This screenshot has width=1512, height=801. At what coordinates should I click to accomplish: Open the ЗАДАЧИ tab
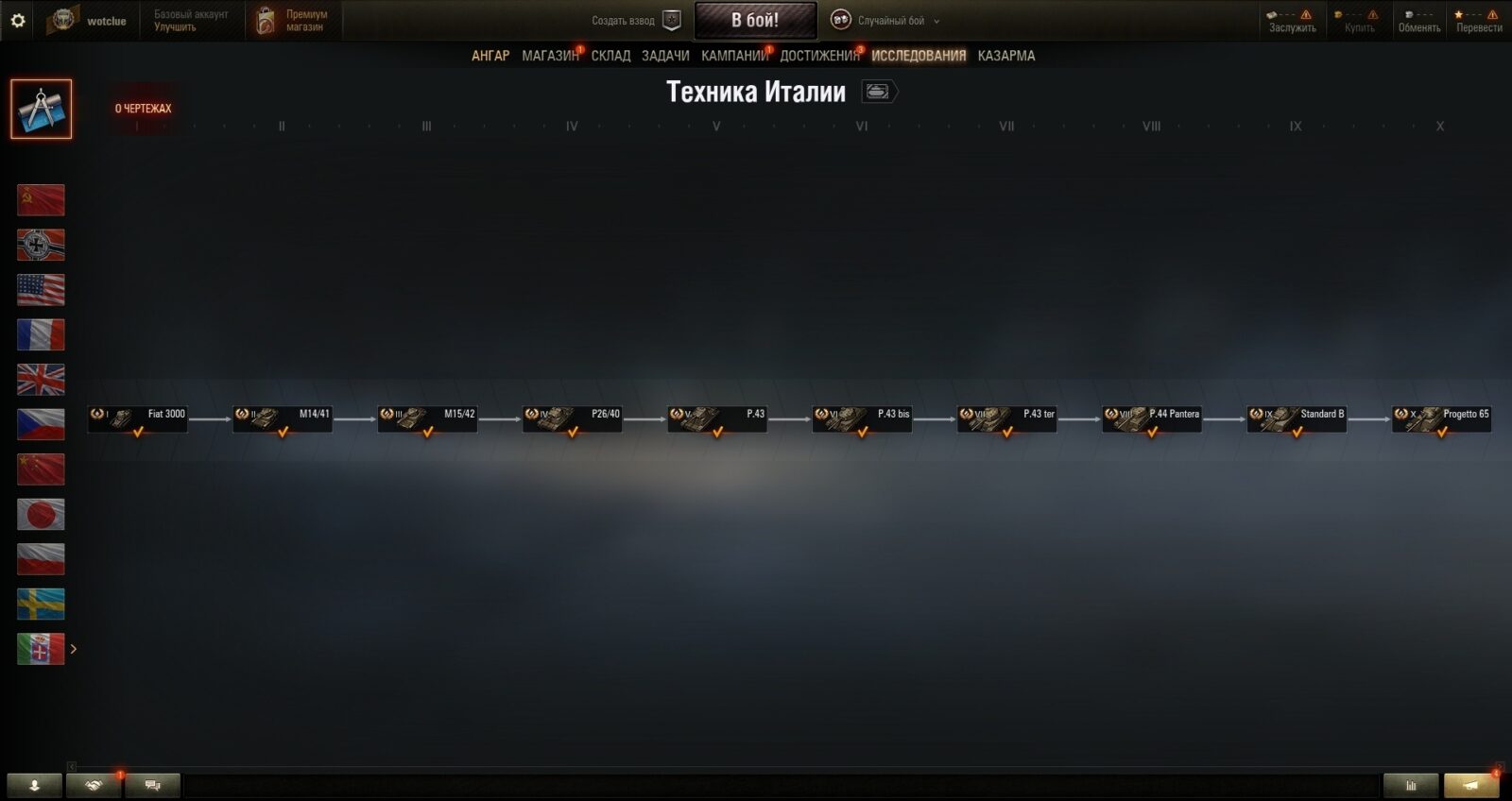point(665,56)
